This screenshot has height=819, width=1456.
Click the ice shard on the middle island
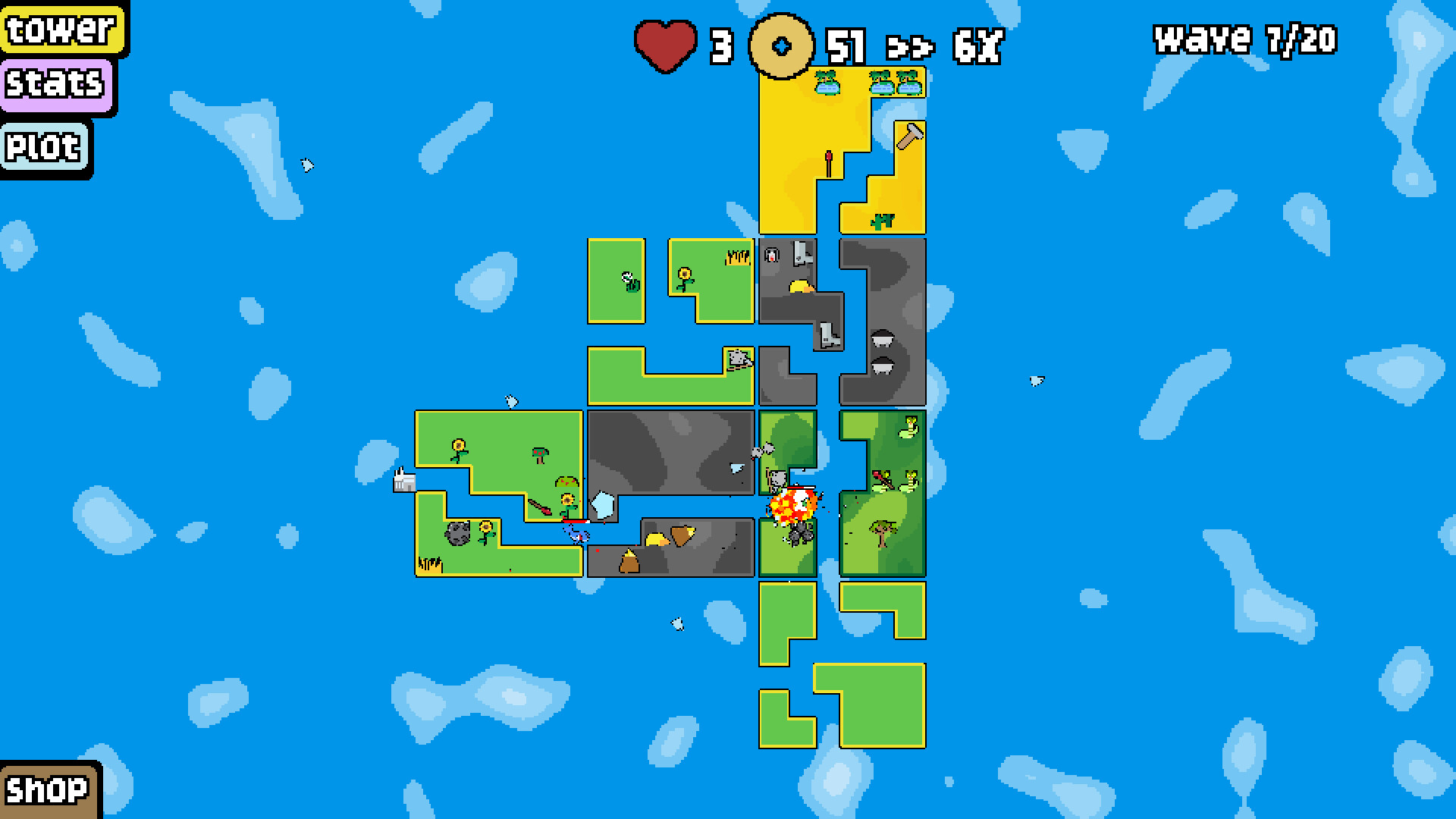coord(602,504)
